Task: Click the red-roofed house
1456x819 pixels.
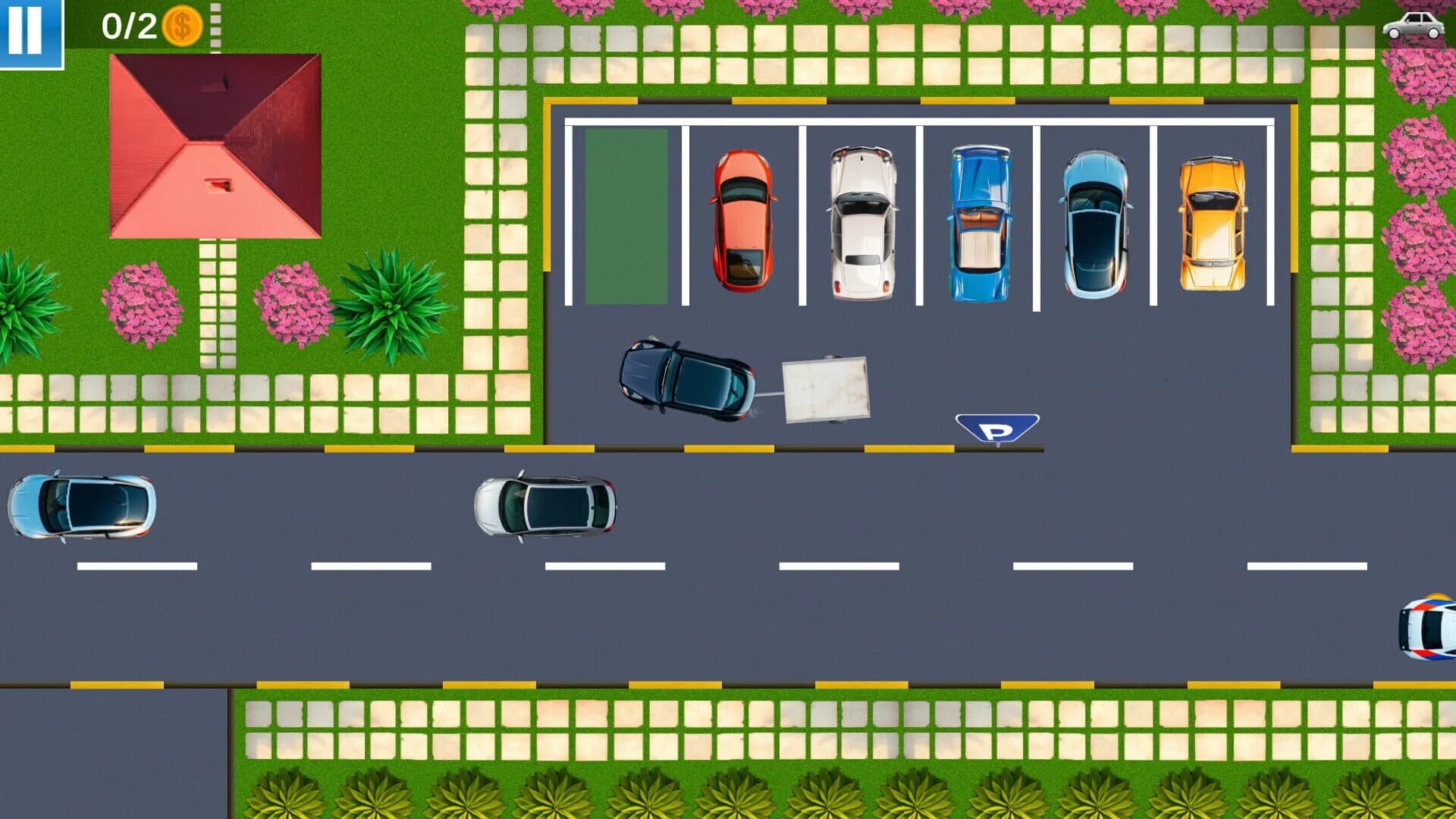Action: [x=215, y=144]
